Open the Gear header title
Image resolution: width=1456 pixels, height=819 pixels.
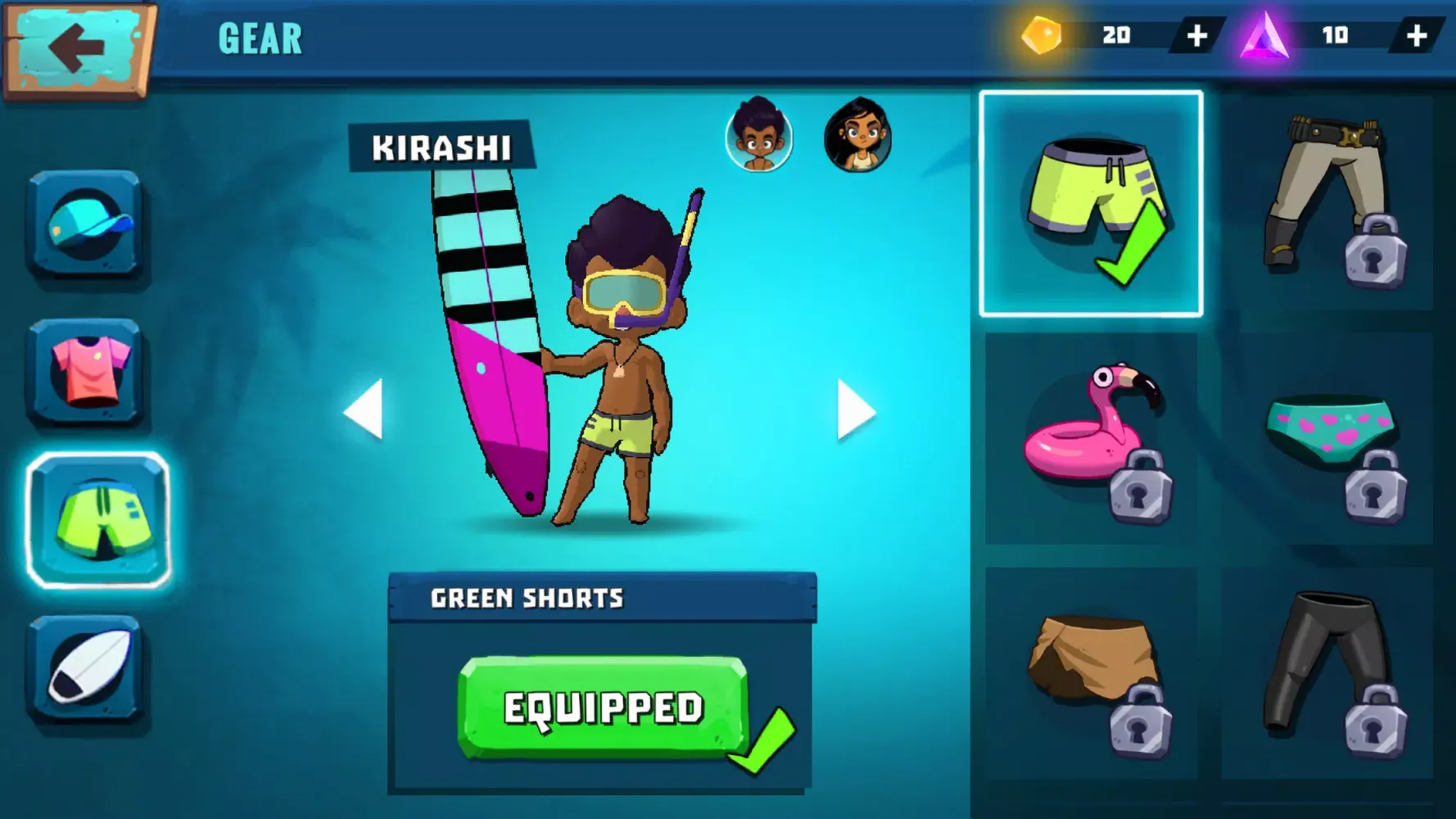point(260,36)
